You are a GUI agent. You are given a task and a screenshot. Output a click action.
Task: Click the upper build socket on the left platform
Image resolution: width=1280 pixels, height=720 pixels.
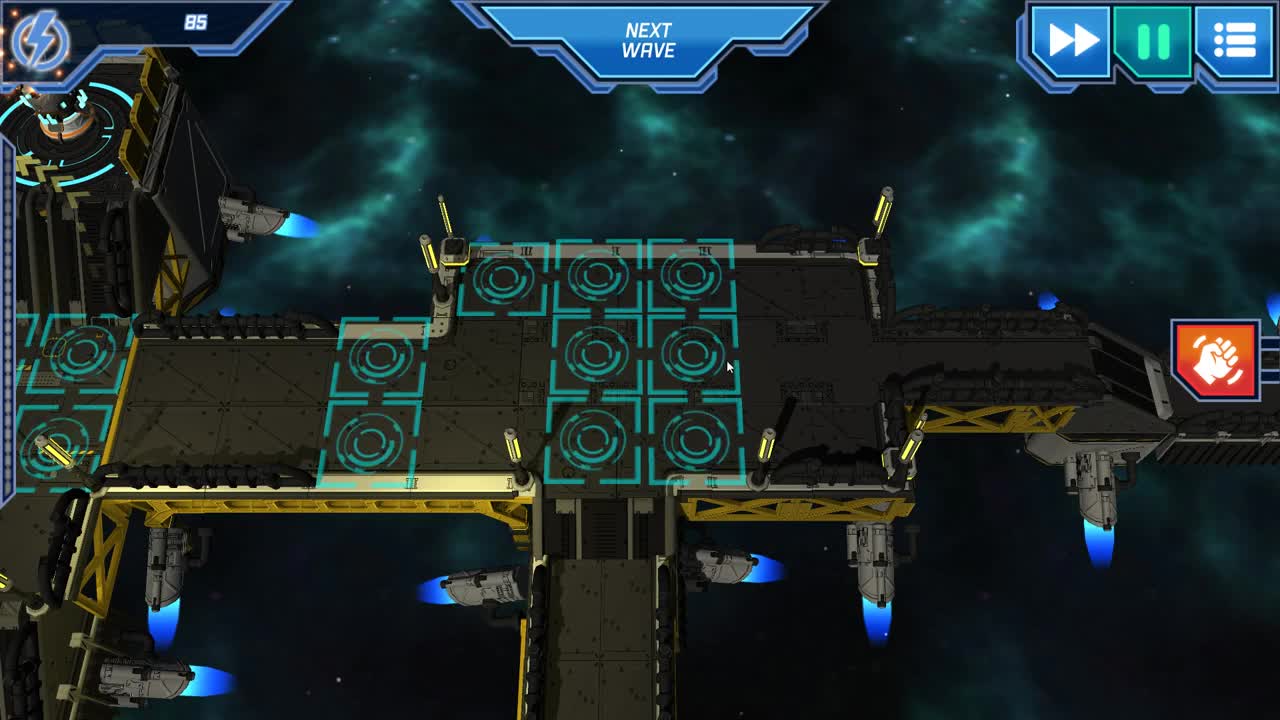[381, 356]
